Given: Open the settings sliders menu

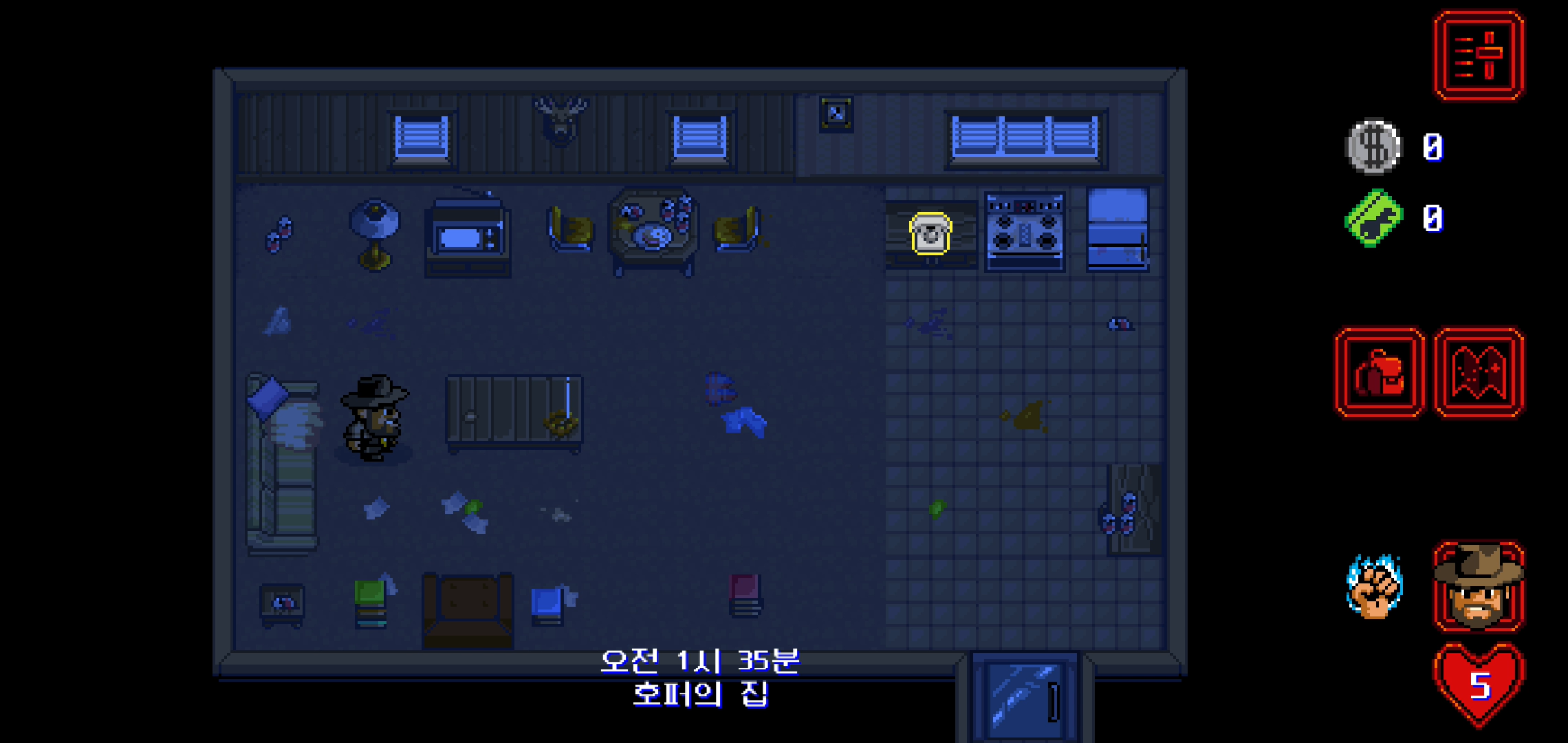Looking at the screenshot, I should coord(1479,56).
